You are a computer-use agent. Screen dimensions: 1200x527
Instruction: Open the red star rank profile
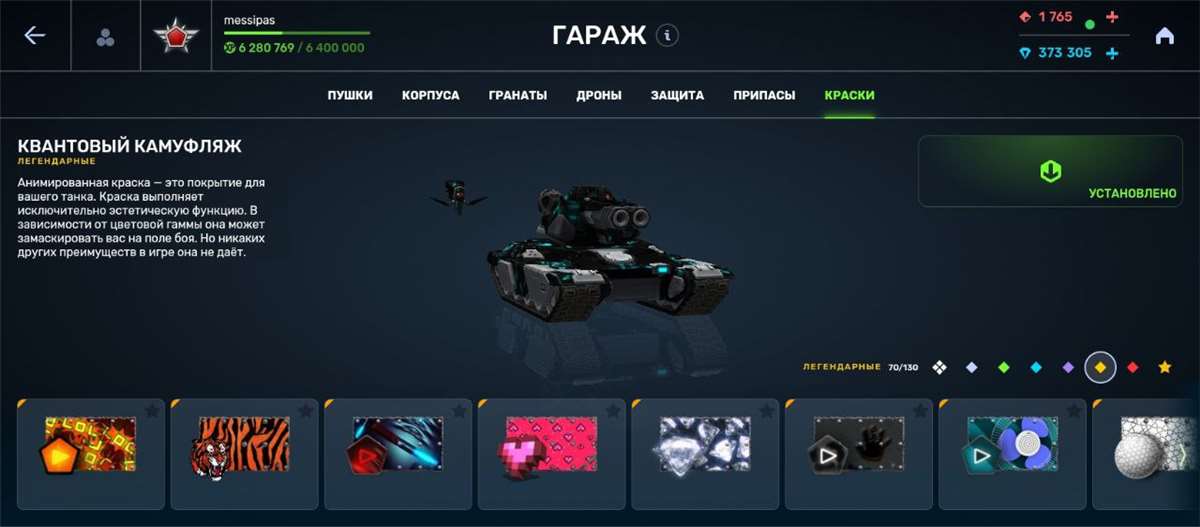176,37
